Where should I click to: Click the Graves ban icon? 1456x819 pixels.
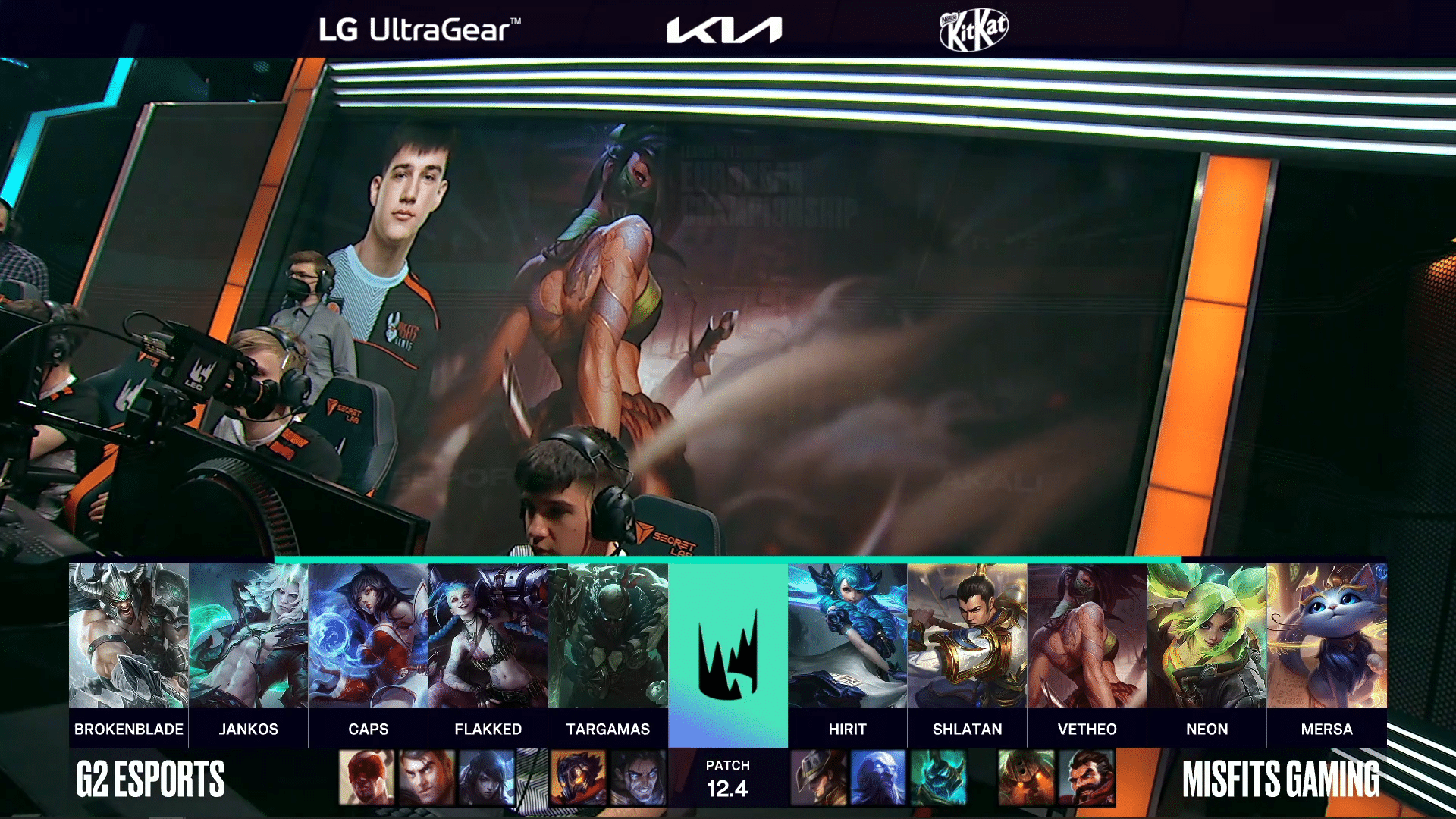pos(1087,777)
